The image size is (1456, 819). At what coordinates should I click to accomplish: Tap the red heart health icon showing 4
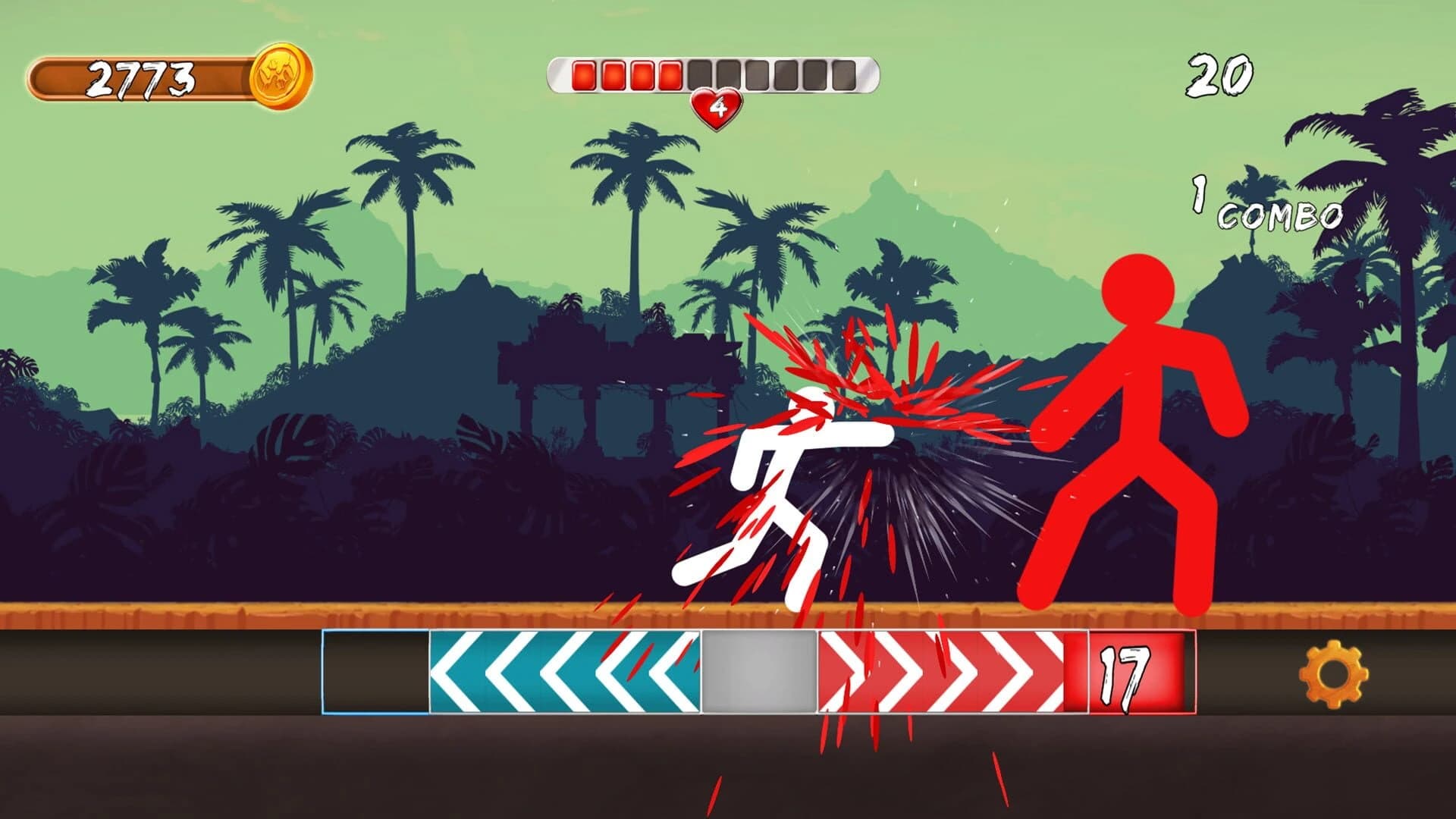pos(716,108)
